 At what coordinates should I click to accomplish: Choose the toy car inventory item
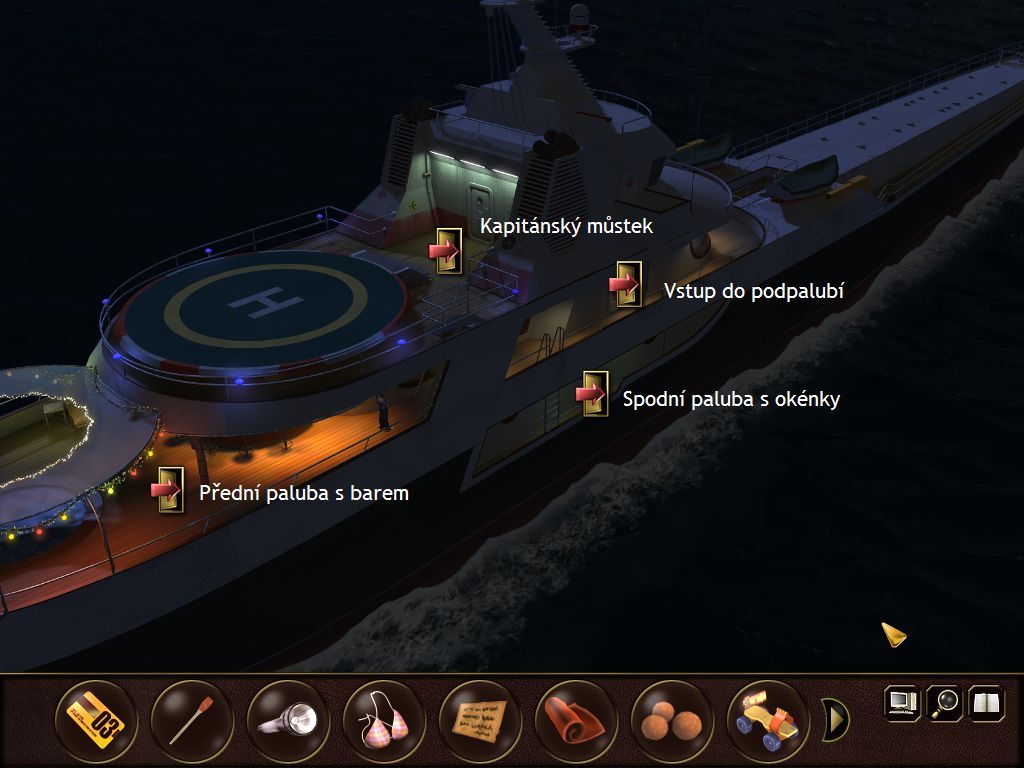tap(767, 719)
